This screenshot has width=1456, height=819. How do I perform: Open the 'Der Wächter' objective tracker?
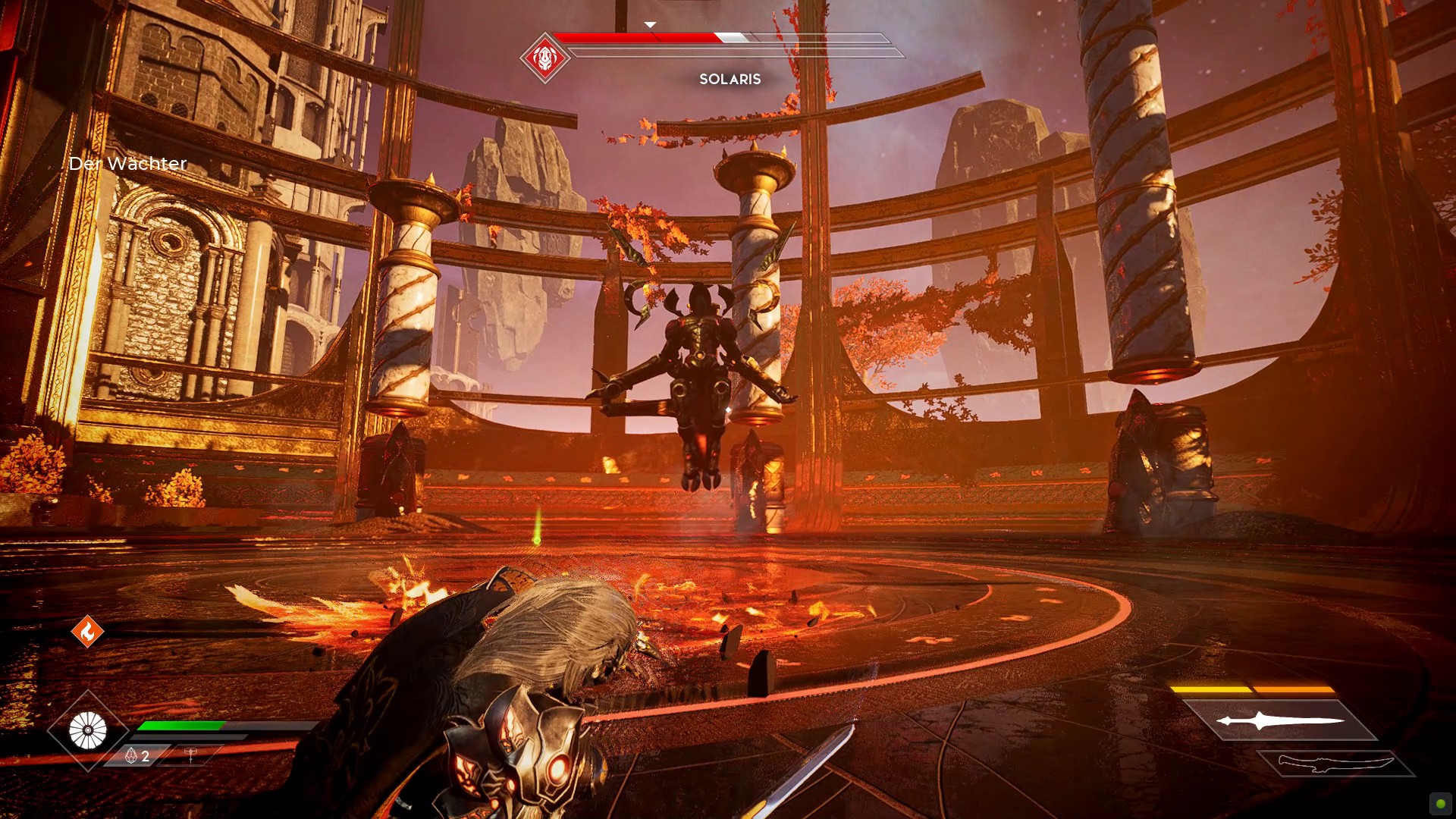click(x=127, y=164)
